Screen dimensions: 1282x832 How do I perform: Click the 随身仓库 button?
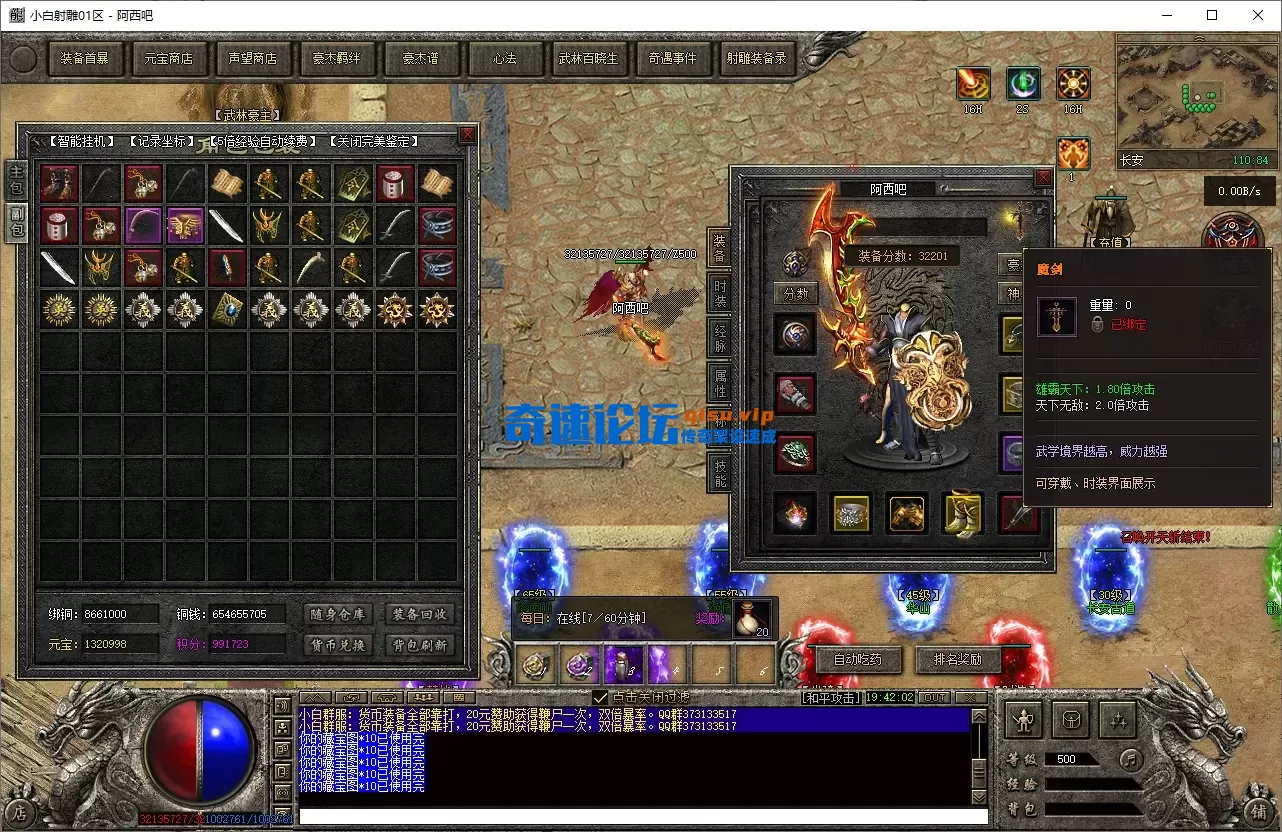click(x=337, y=614)
